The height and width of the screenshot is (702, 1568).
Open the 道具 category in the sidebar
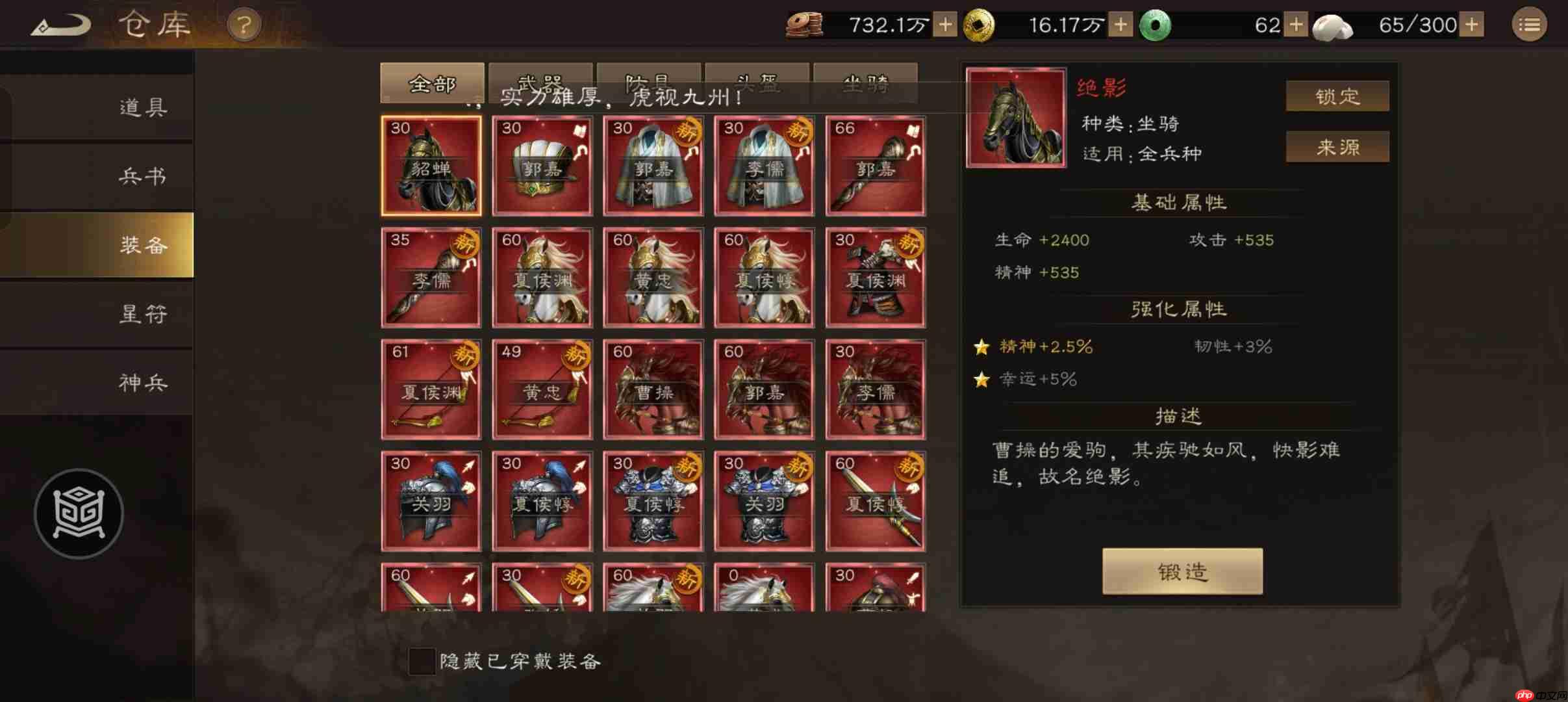pyautogui.click(x=143, y=107)
